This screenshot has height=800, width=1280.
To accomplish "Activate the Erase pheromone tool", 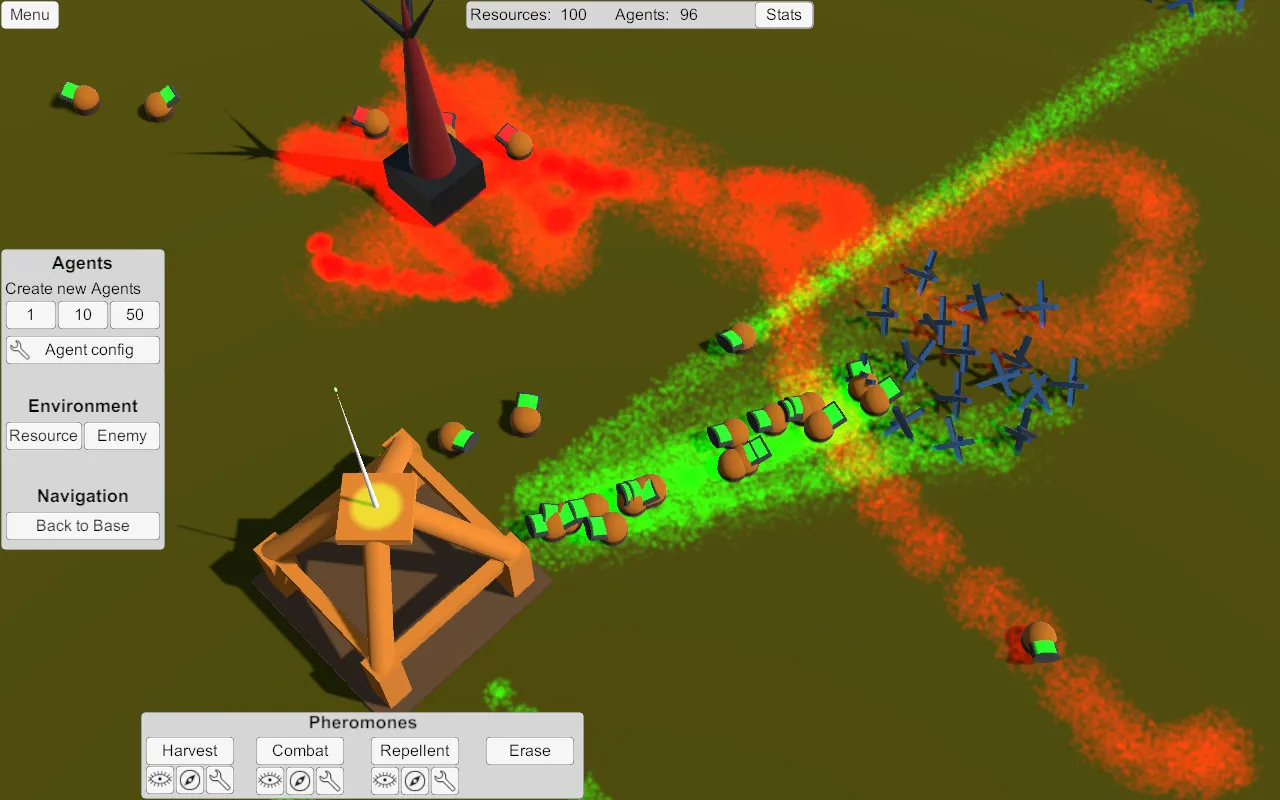I will tap(530, 751).
